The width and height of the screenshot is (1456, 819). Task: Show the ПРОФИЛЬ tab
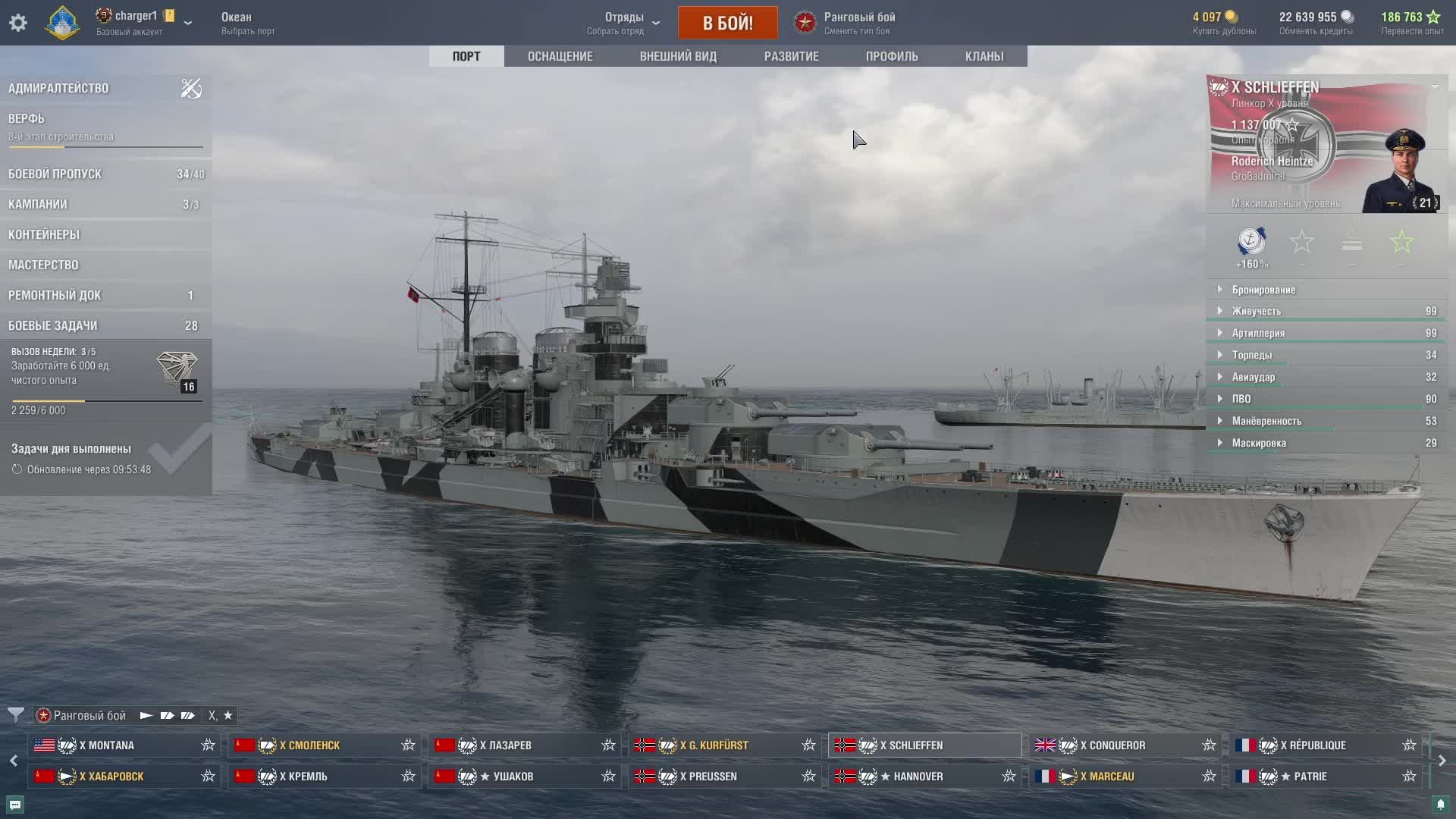coord(892,56)
